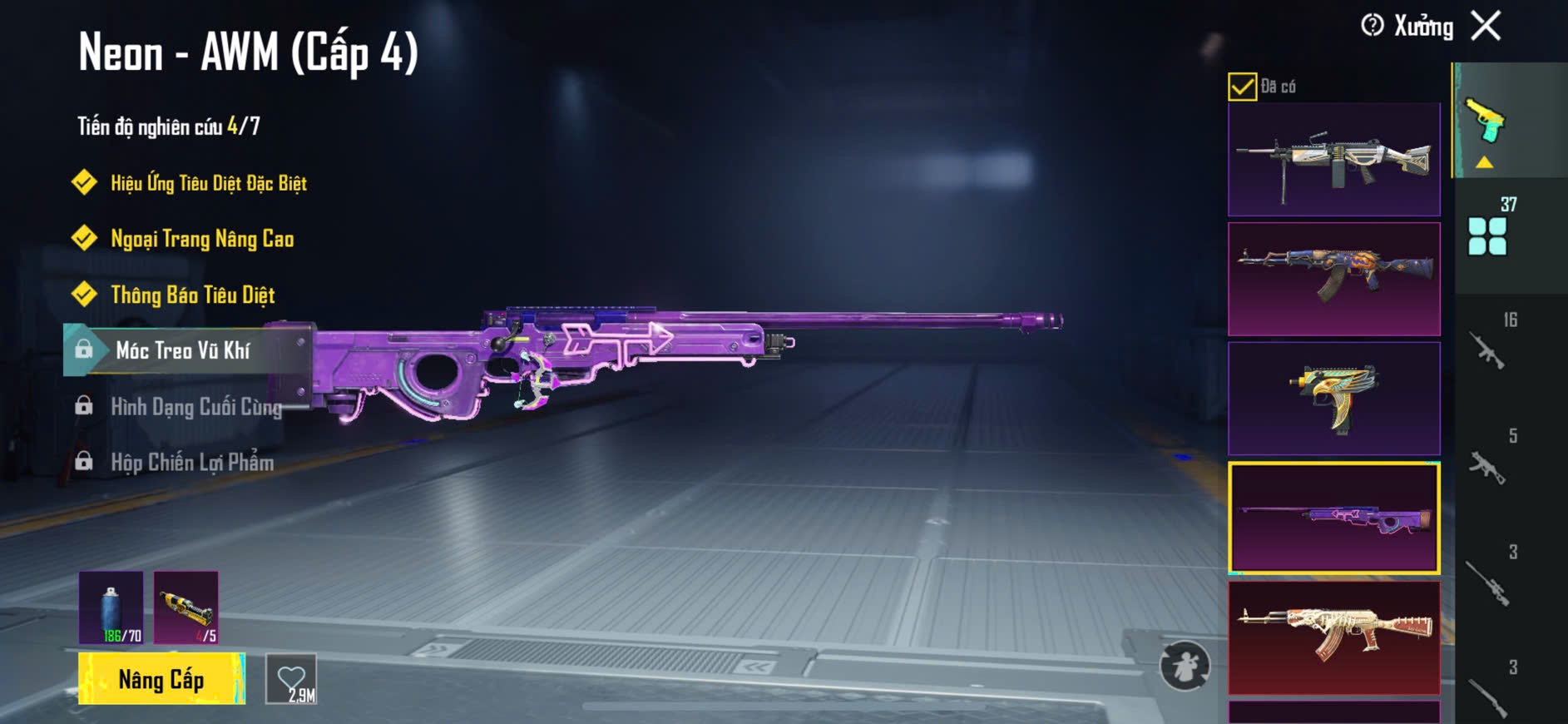1568x724 pixels.
Task: Choose the blue and orange AKM skin
Action: (x=1333, y=279)
